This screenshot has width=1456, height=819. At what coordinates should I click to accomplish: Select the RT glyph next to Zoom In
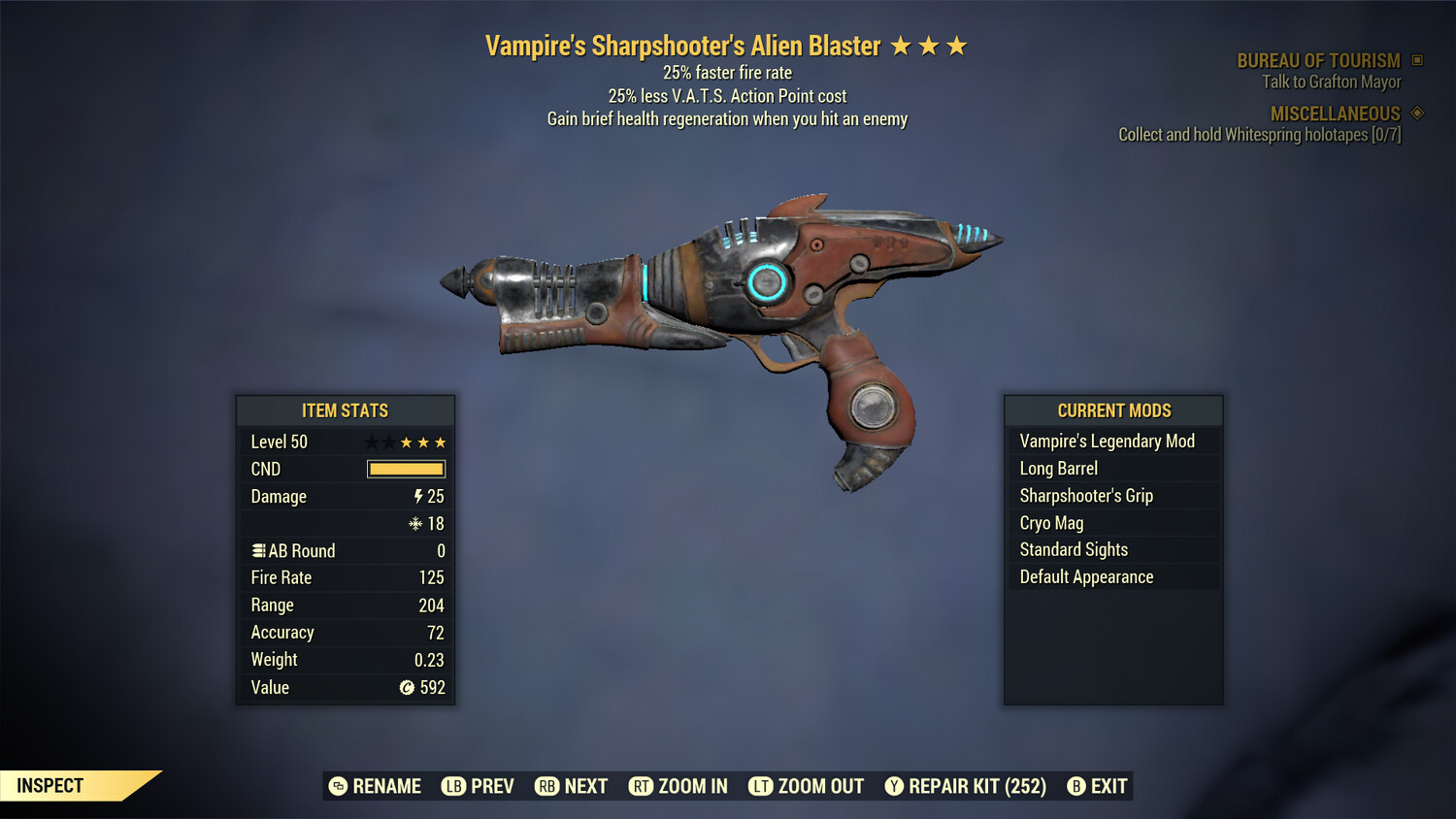click(642, 786)
